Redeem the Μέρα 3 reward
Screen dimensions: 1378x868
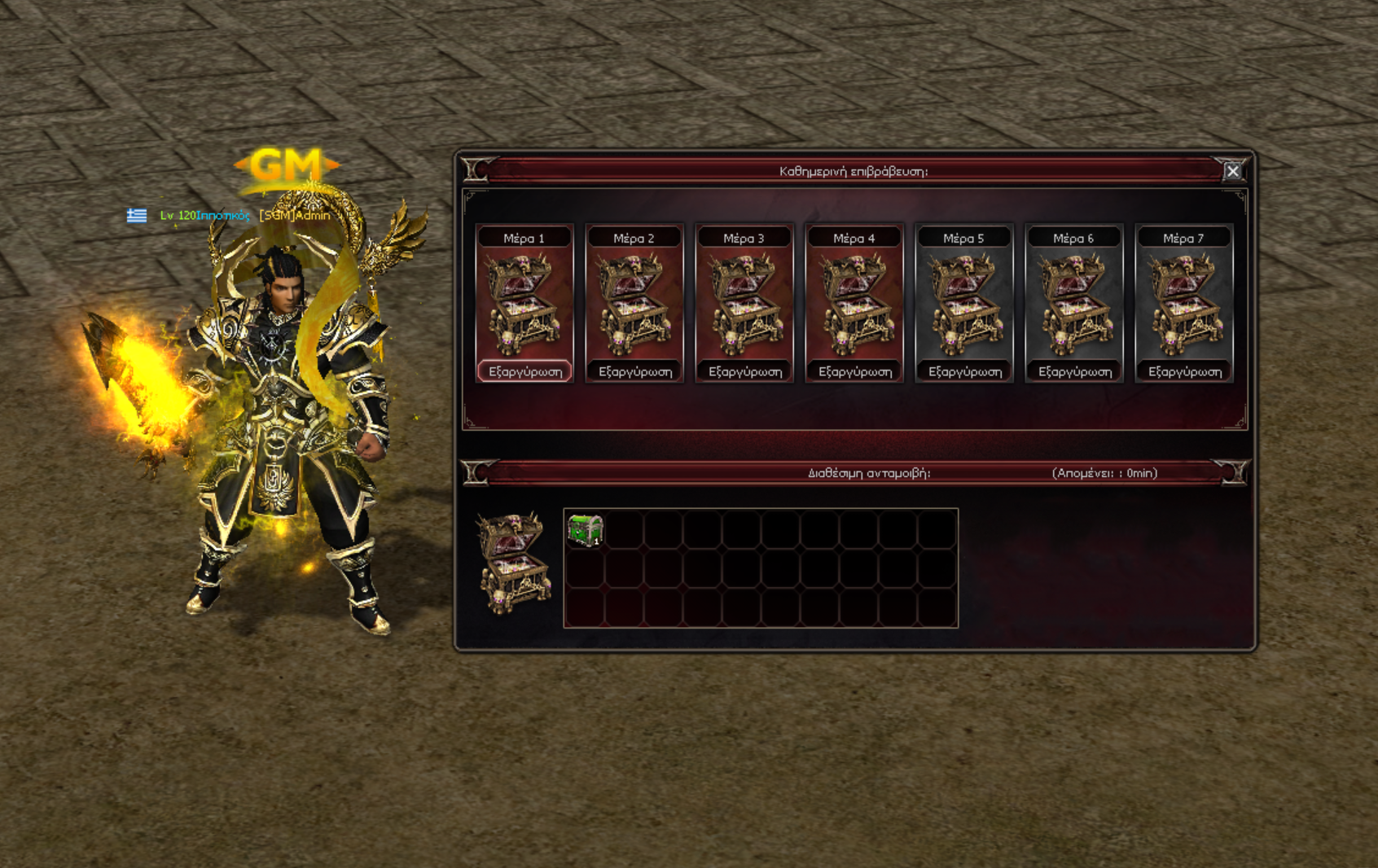745,371
